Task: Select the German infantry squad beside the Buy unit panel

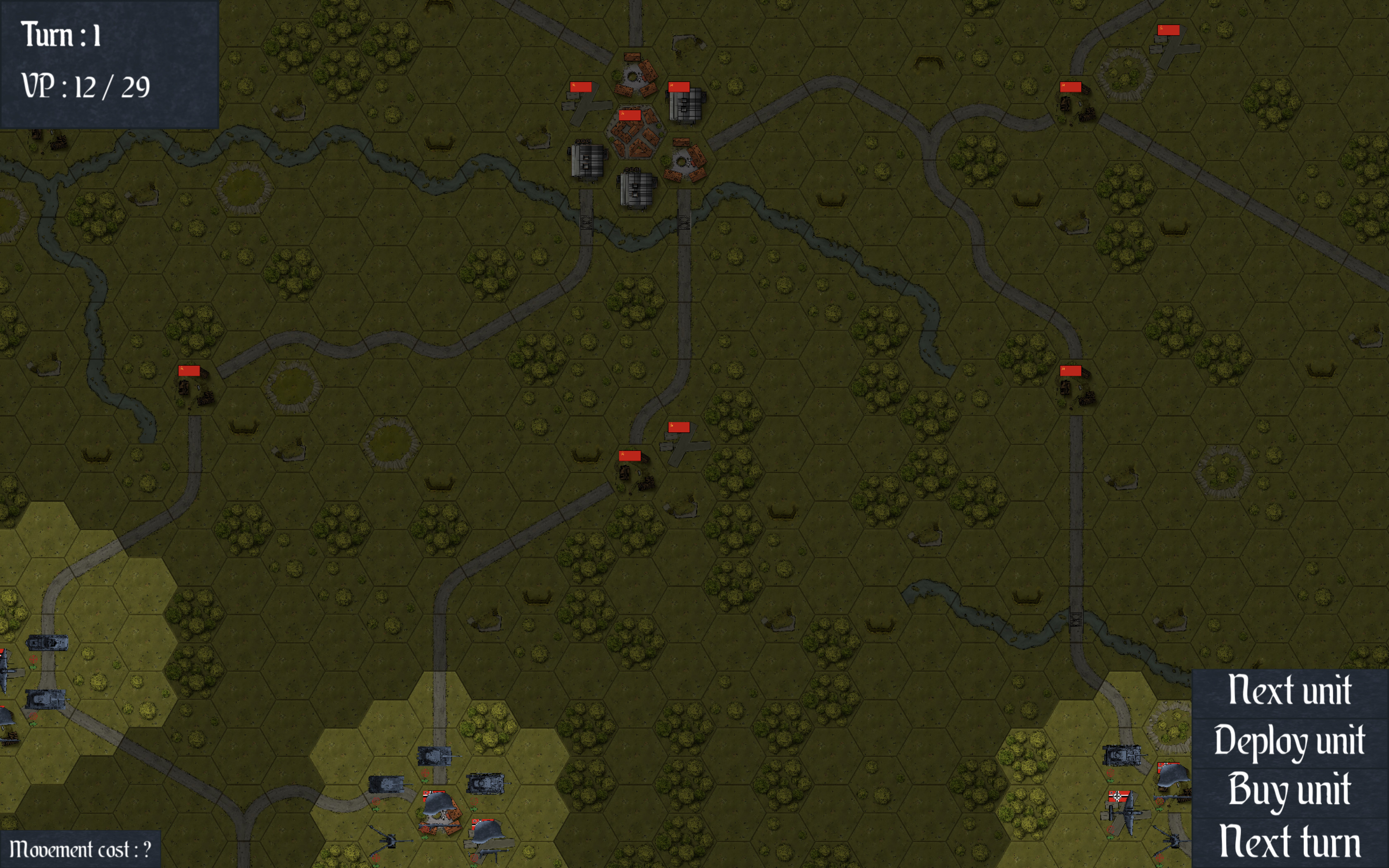Action: pos(1173,775)
